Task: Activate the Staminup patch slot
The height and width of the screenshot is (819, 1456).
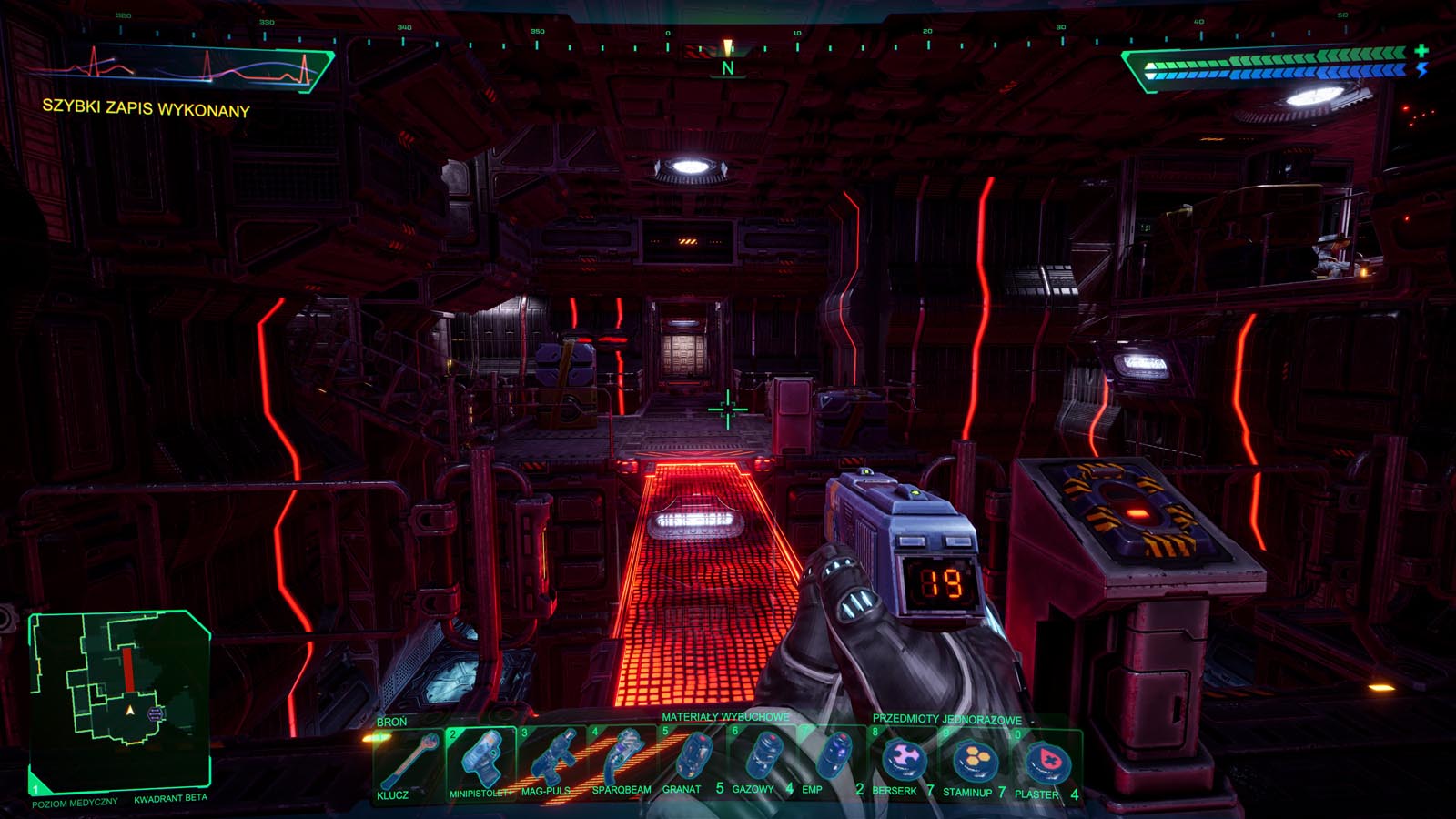Action: pyautogui.click(x=974, y=760)
